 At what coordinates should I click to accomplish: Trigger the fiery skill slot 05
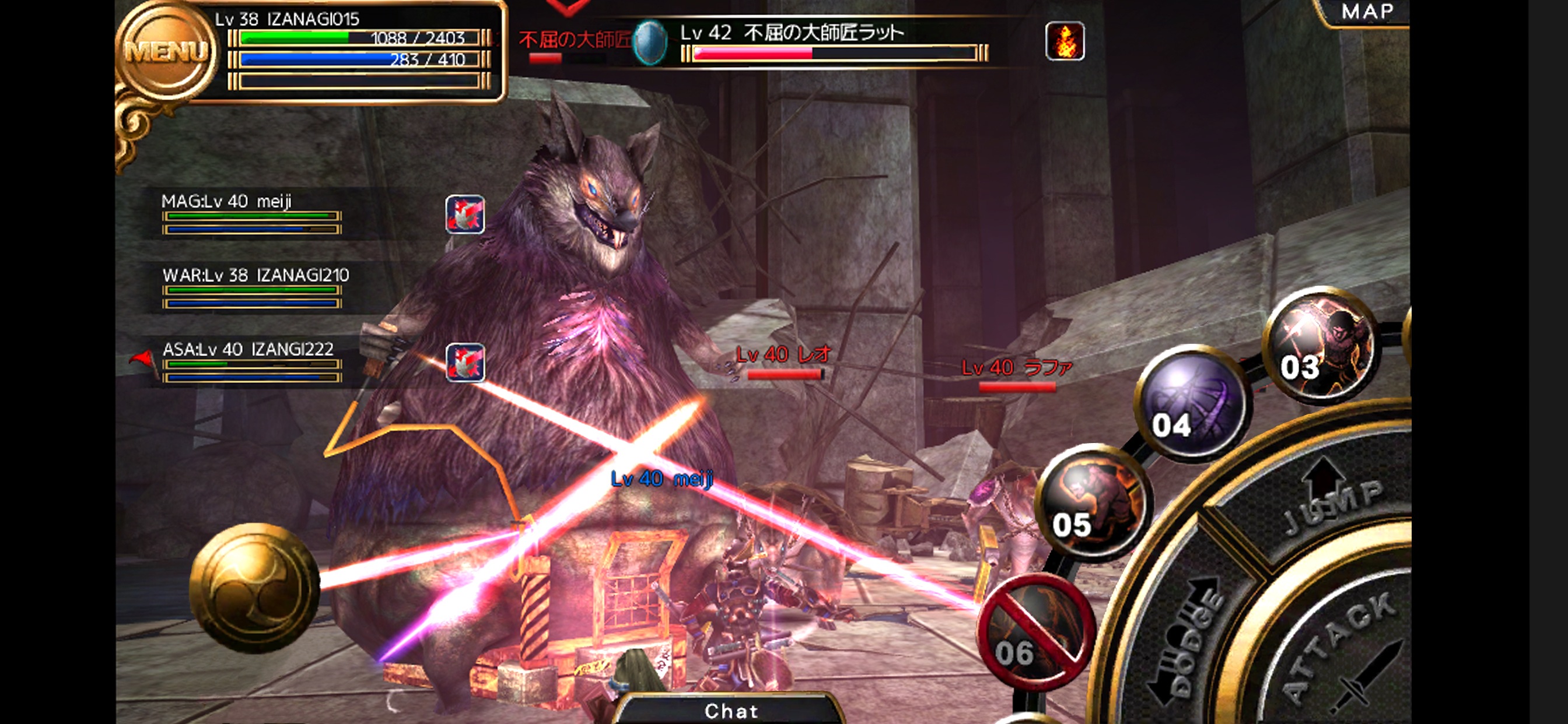pyautogui.click(x=1093, y=502)
